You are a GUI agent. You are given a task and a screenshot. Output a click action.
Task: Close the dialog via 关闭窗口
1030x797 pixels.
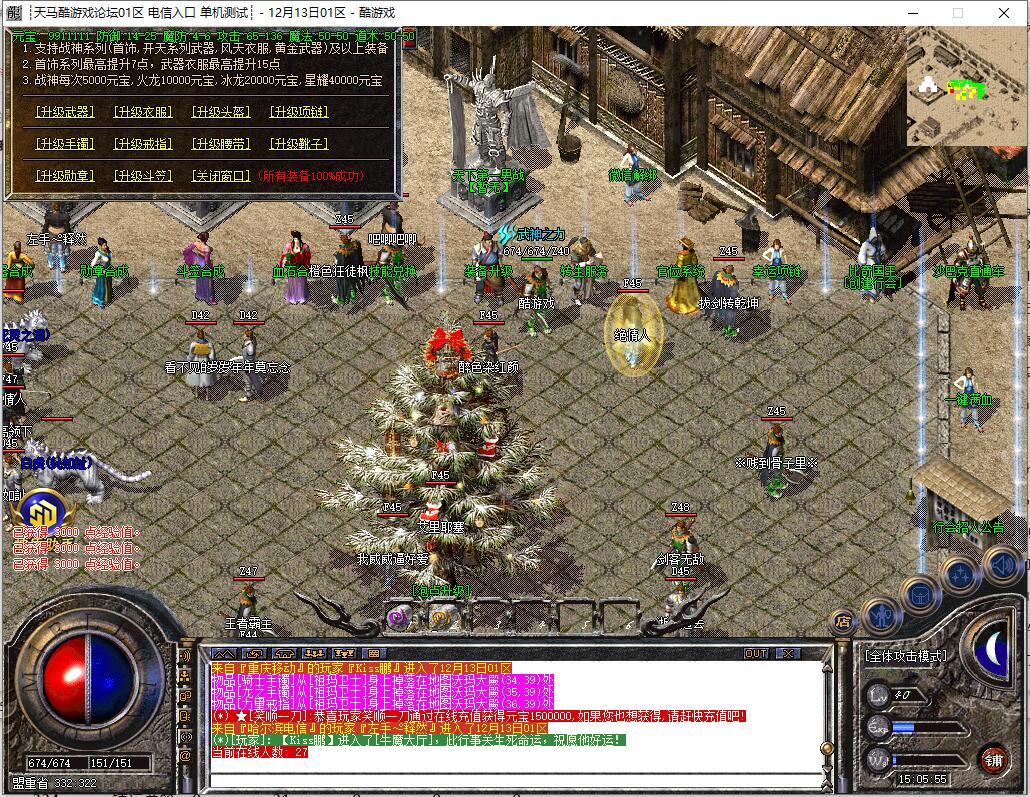click(220, 176)
